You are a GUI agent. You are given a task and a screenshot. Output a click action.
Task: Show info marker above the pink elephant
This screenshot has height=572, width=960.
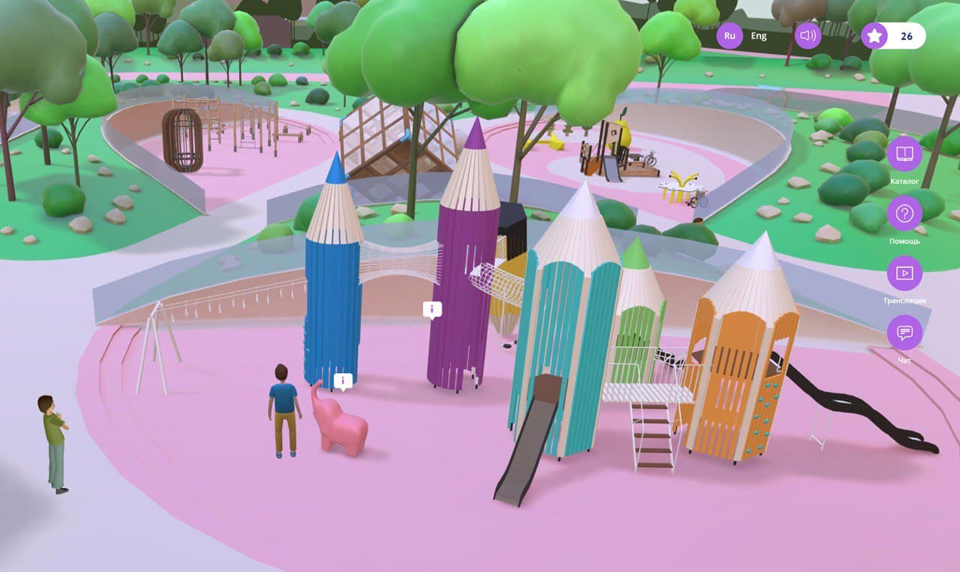tap(343, 380)
